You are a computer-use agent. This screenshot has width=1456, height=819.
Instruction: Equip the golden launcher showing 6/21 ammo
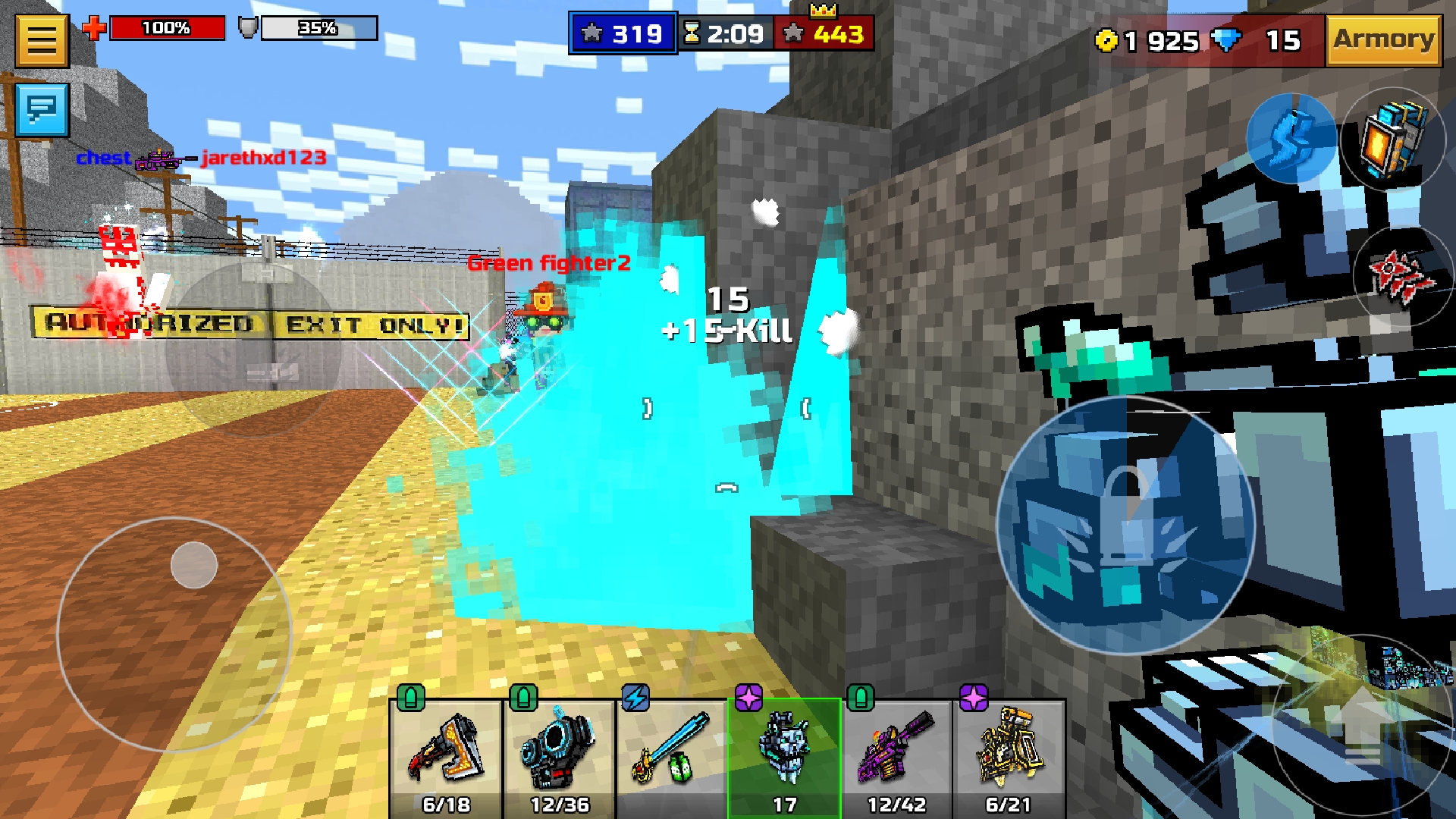(1009, 751)
